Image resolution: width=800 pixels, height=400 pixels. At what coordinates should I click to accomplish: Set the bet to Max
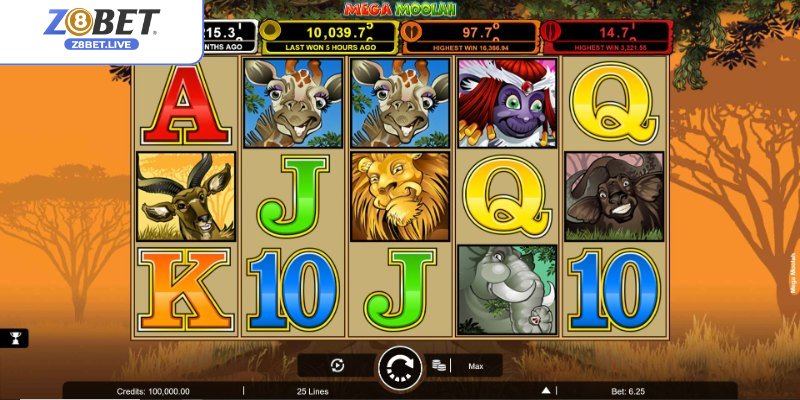tap(475, 367)
